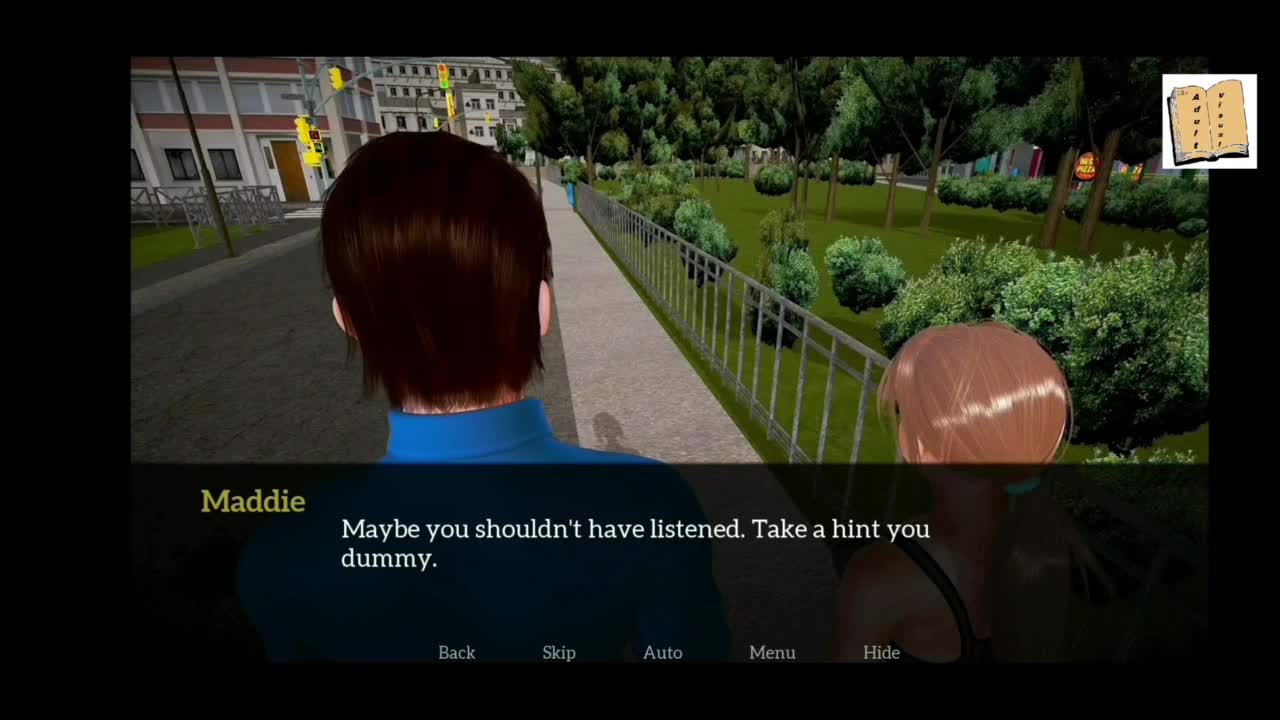Open the game Menu

pos(772,653)
